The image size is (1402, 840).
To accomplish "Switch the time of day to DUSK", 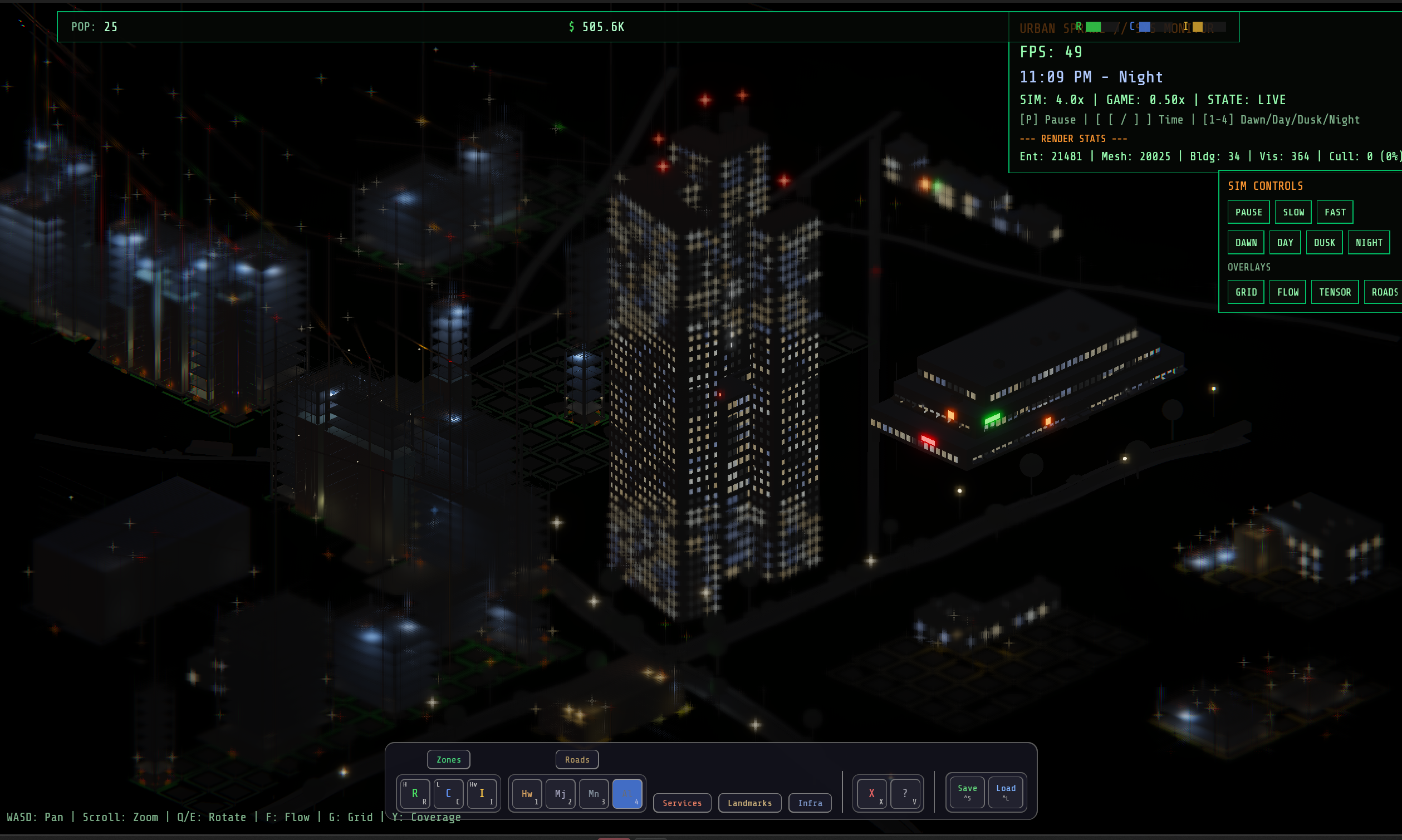I will click(x=1324, y=243).
